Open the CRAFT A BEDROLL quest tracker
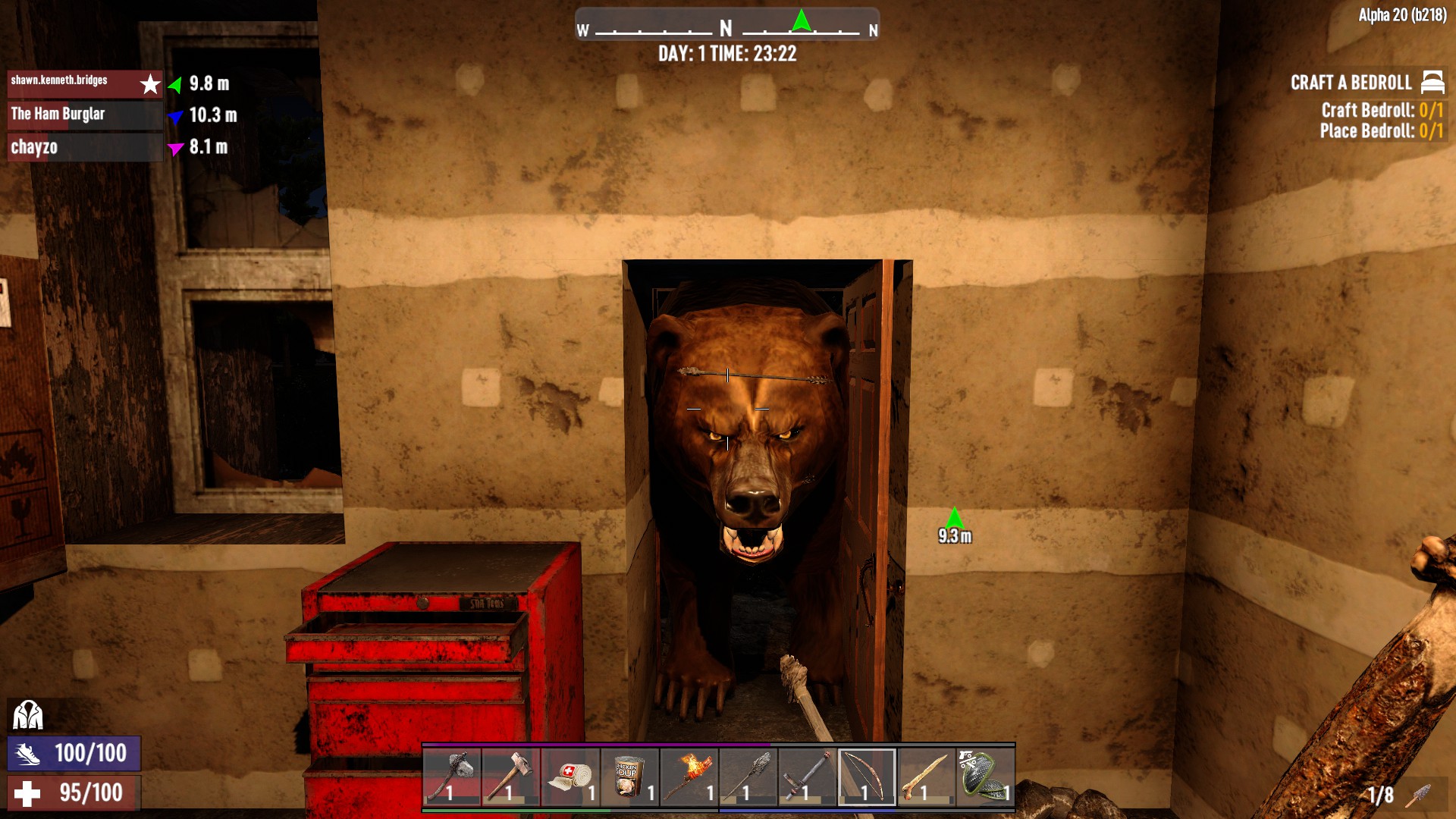The width and height of the screenshot is (1456, 819). (1351, 83)
